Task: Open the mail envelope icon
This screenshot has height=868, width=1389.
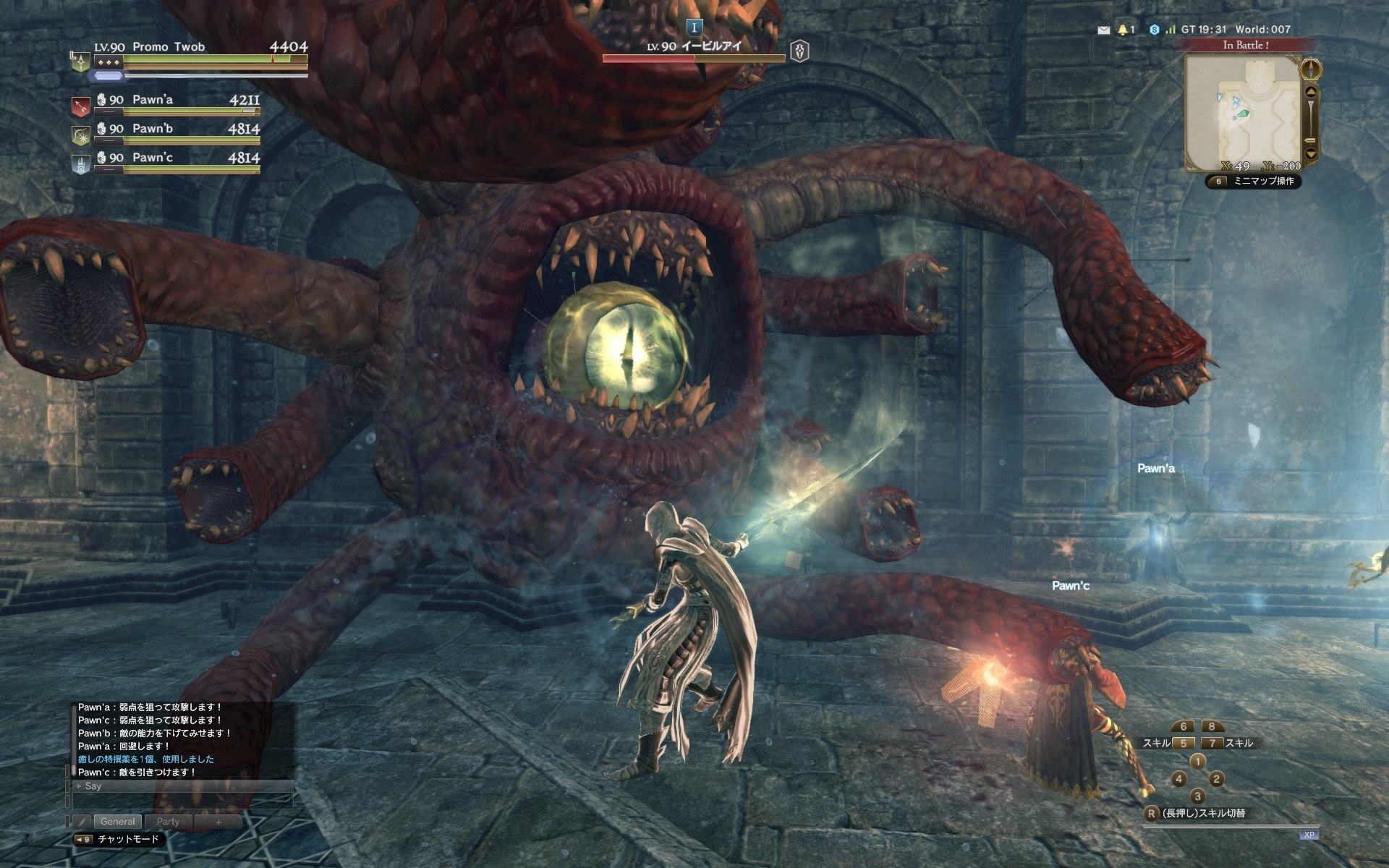Action: (1103, 30)
